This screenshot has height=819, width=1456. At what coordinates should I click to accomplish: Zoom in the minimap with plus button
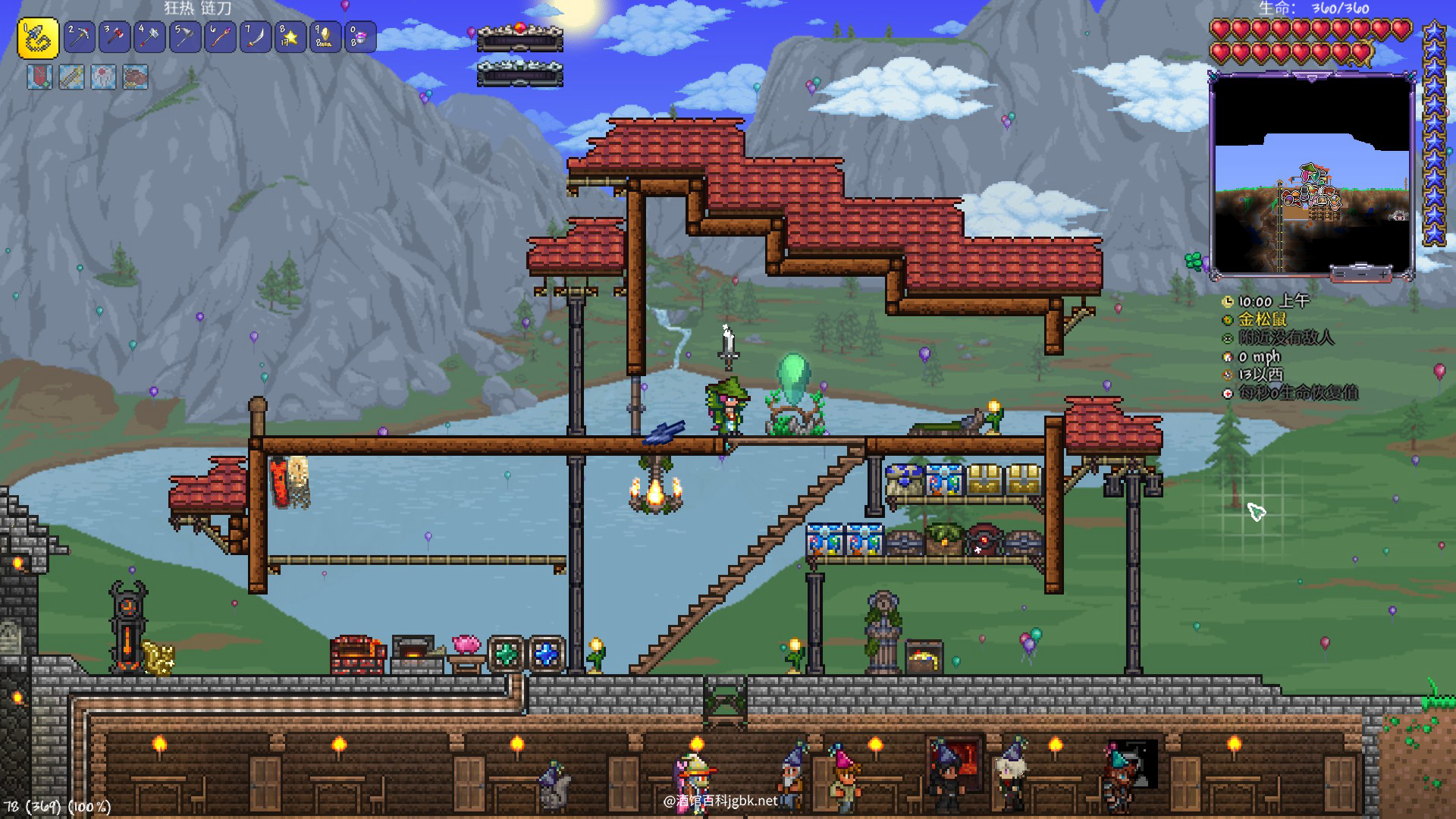(x=1385, y=273)
